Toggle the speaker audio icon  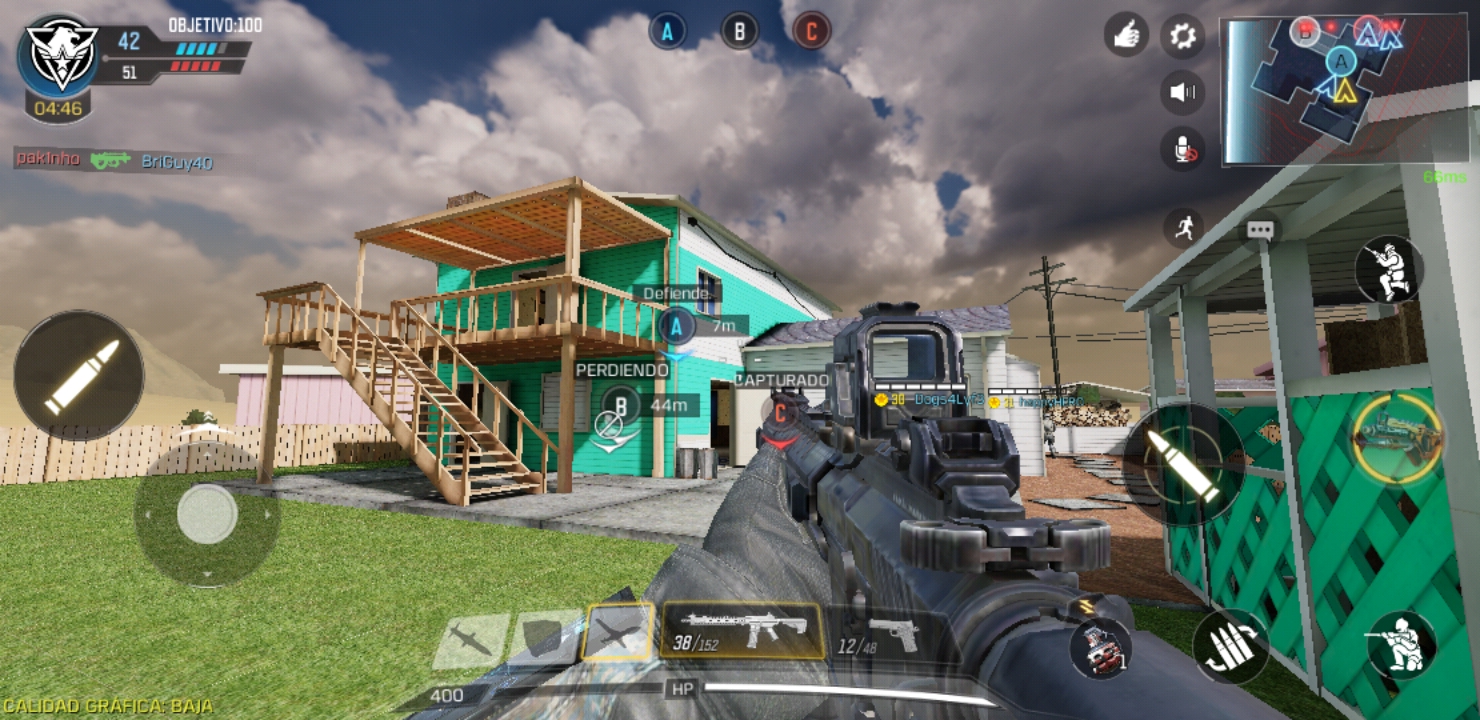[x=1182, y=93]
